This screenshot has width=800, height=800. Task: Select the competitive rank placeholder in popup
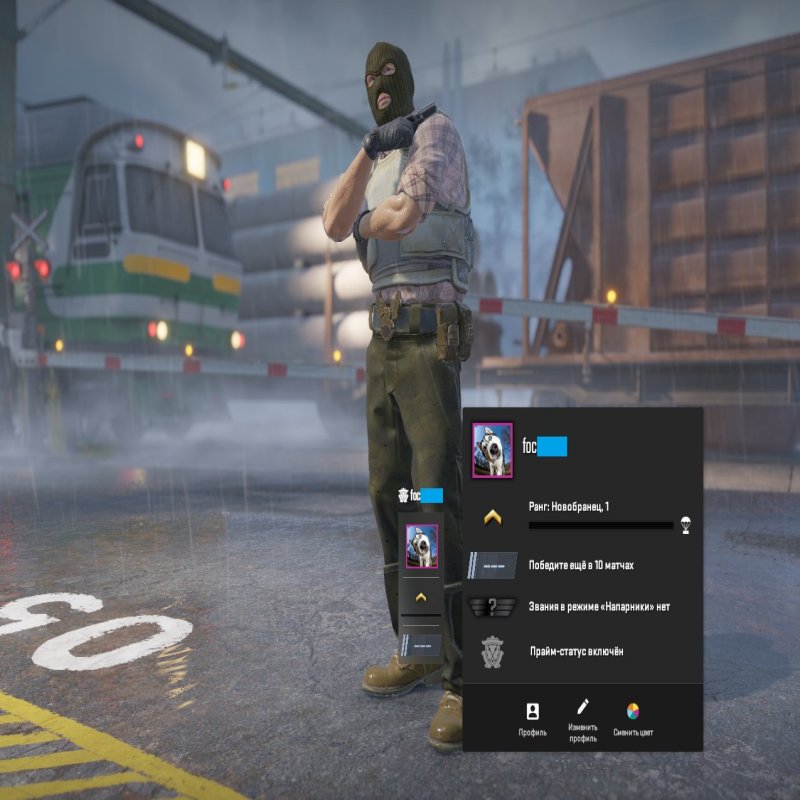click(x=492, y=565)
